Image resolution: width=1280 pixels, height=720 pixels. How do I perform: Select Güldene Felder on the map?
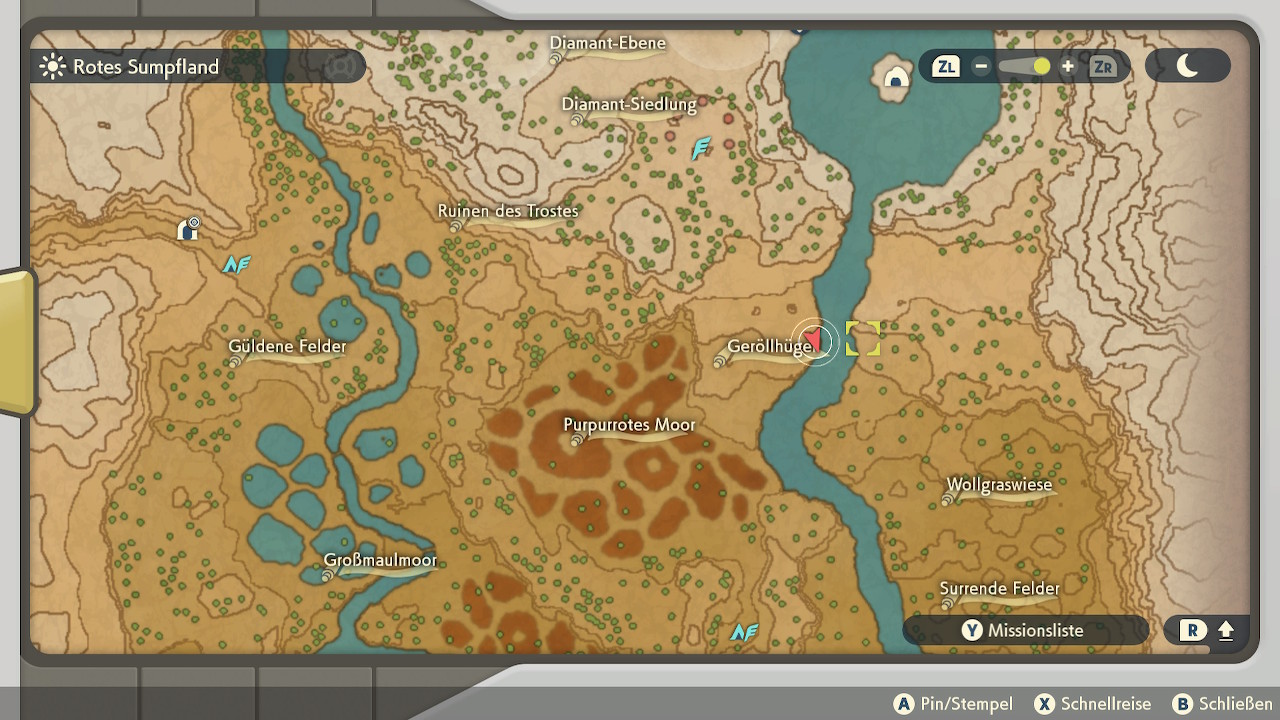(287, 348)
